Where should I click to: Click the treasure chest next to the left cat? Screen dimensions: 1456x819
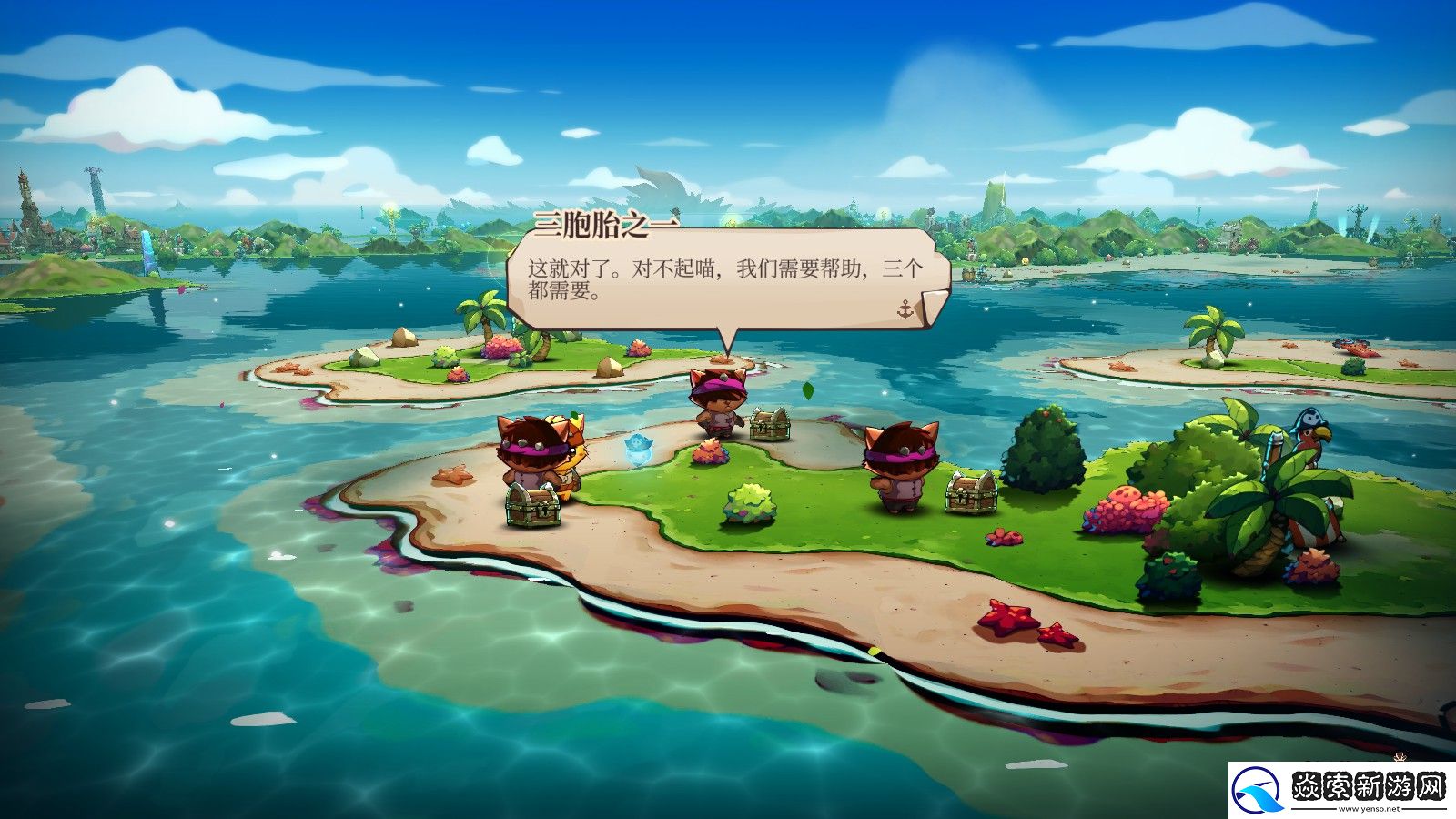tap(533, 505)
